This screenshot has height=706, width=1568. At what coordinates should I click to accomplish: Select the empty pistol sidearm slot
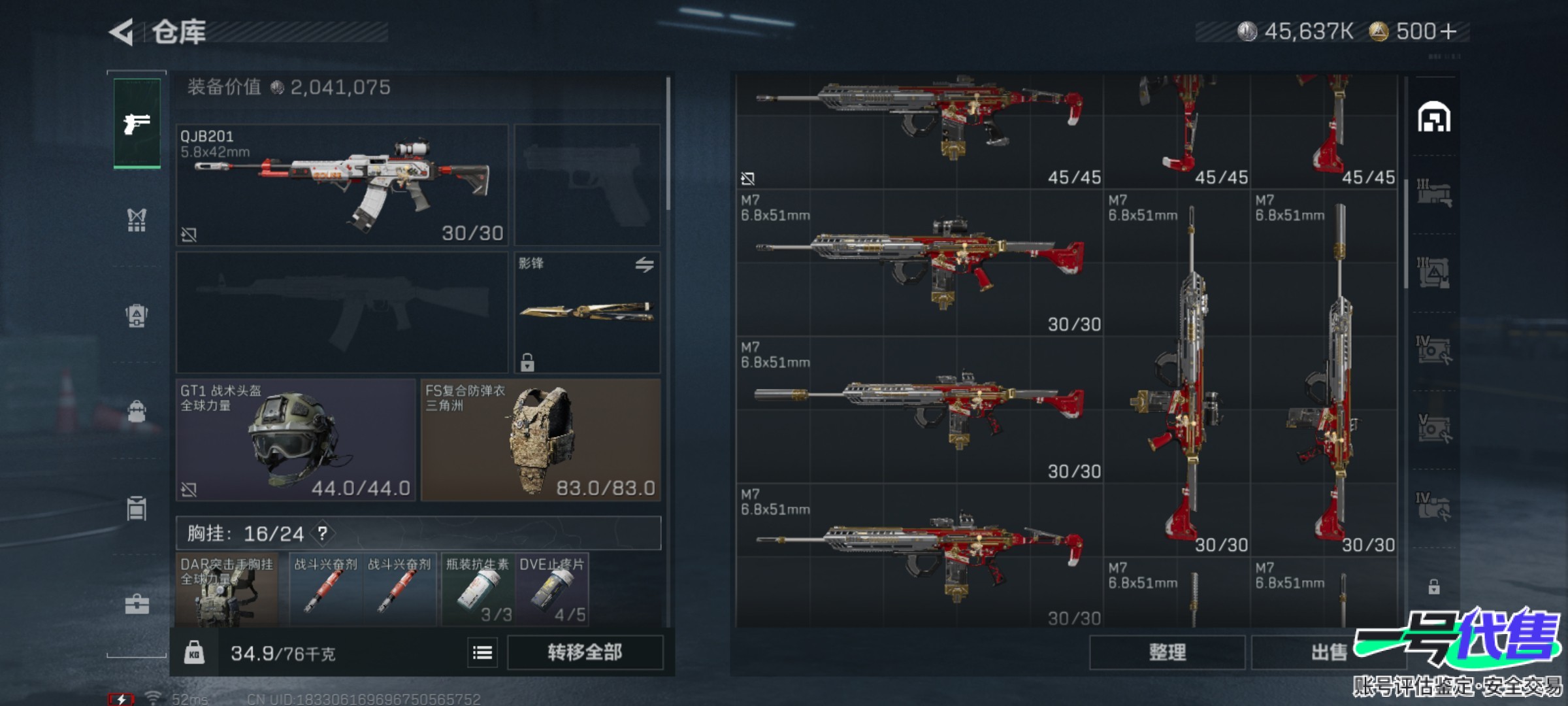point(587,185)
